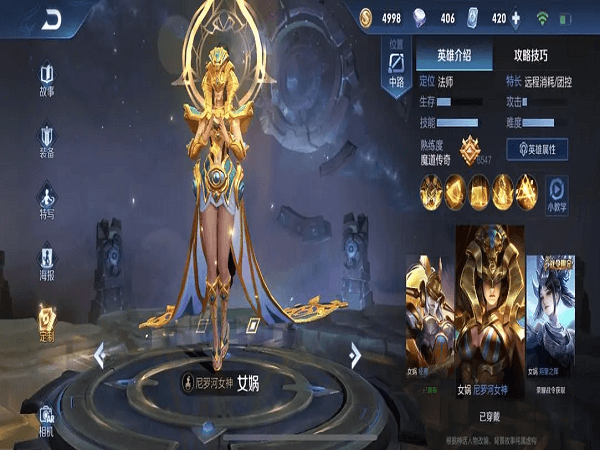Choose the 中路 position badge
The height and width of the screenshot is (450, 600).
(396, 65)
